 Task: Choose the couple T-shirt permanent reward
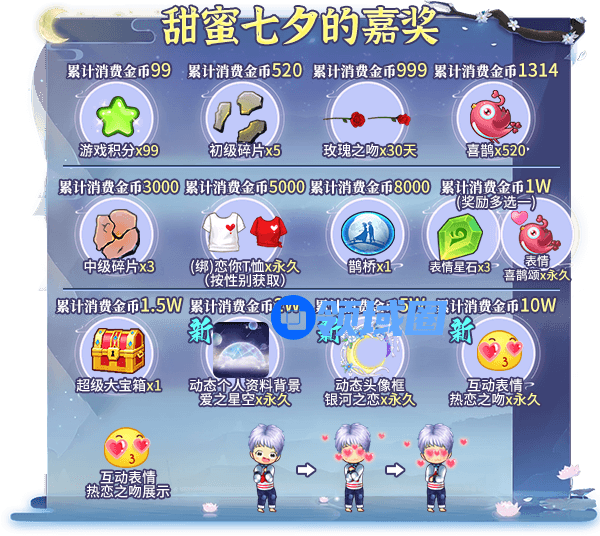pyautogui.click(x=243, y=230)
